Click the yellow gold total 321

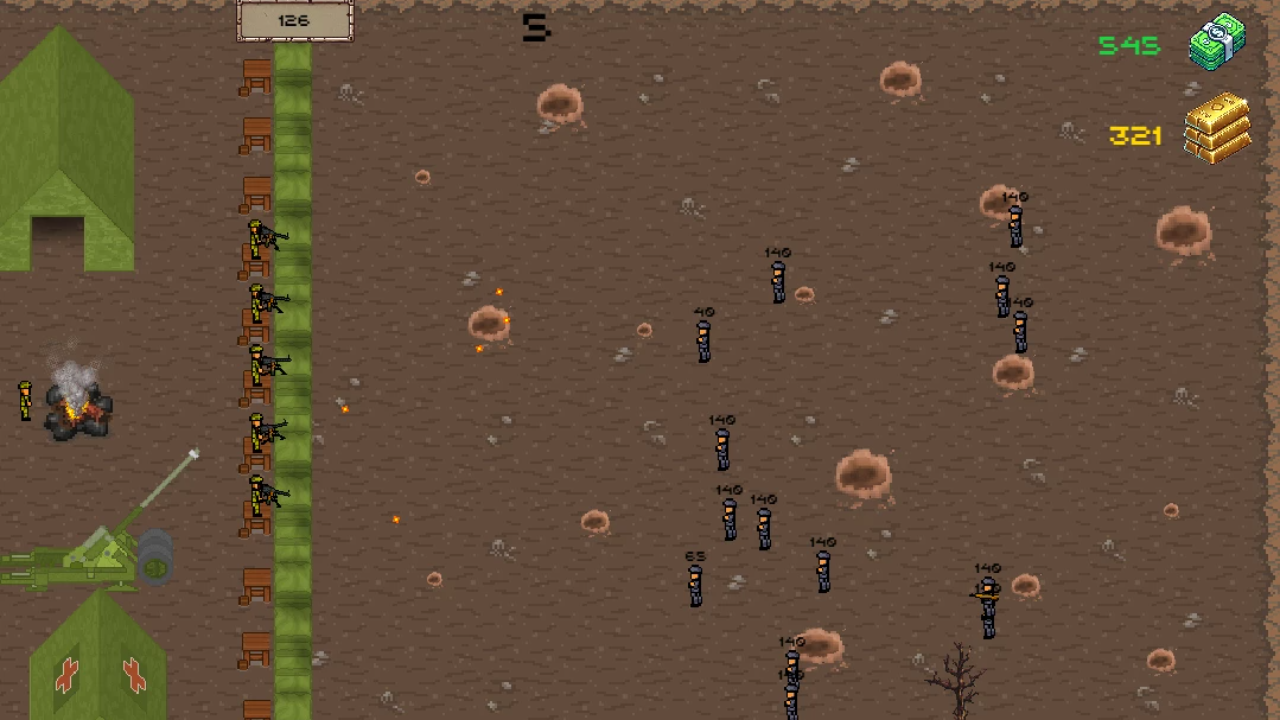pos(1136,136)
